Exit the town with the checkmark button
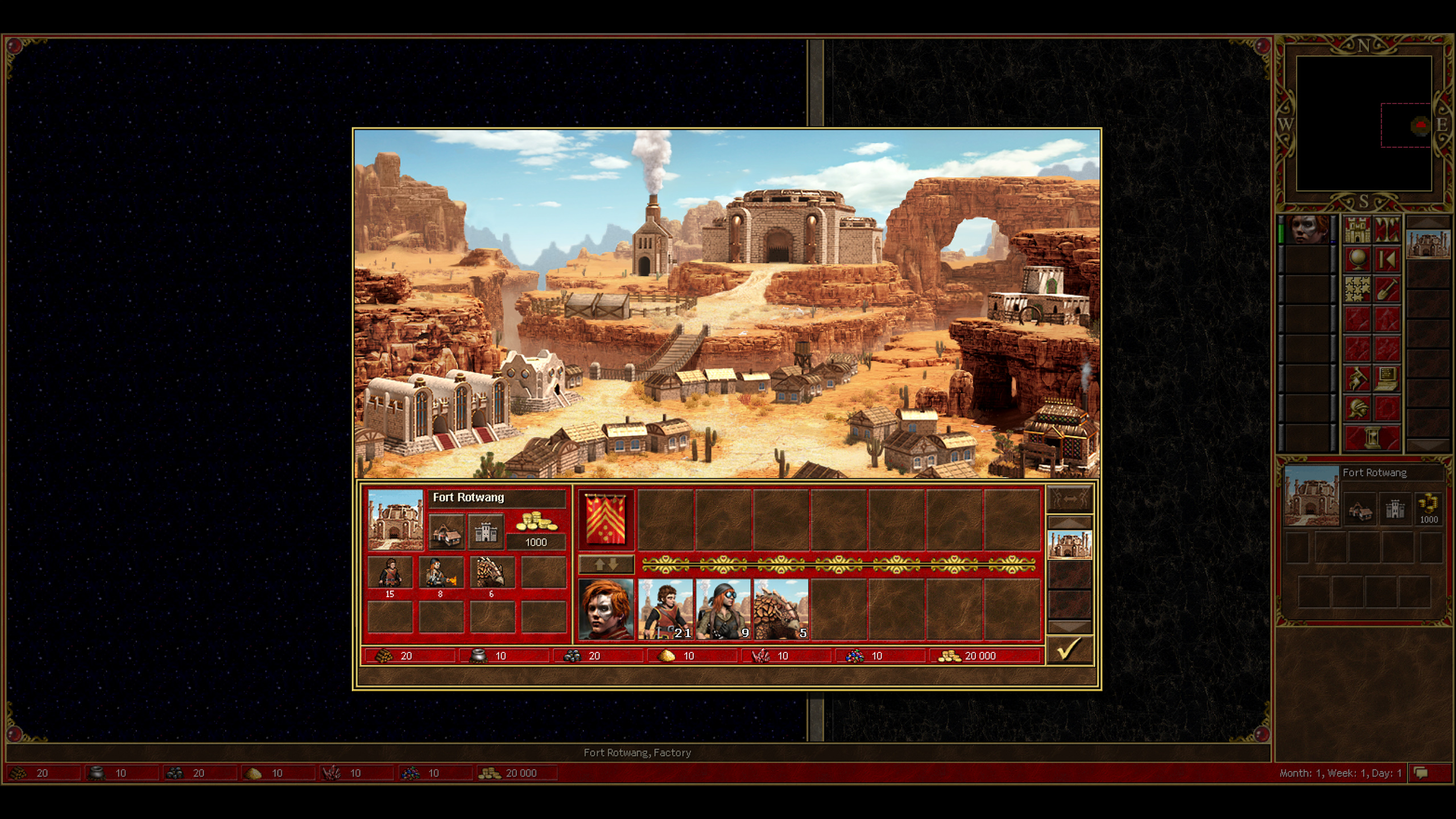1456x819 pixels. [x=1069, y=650]
